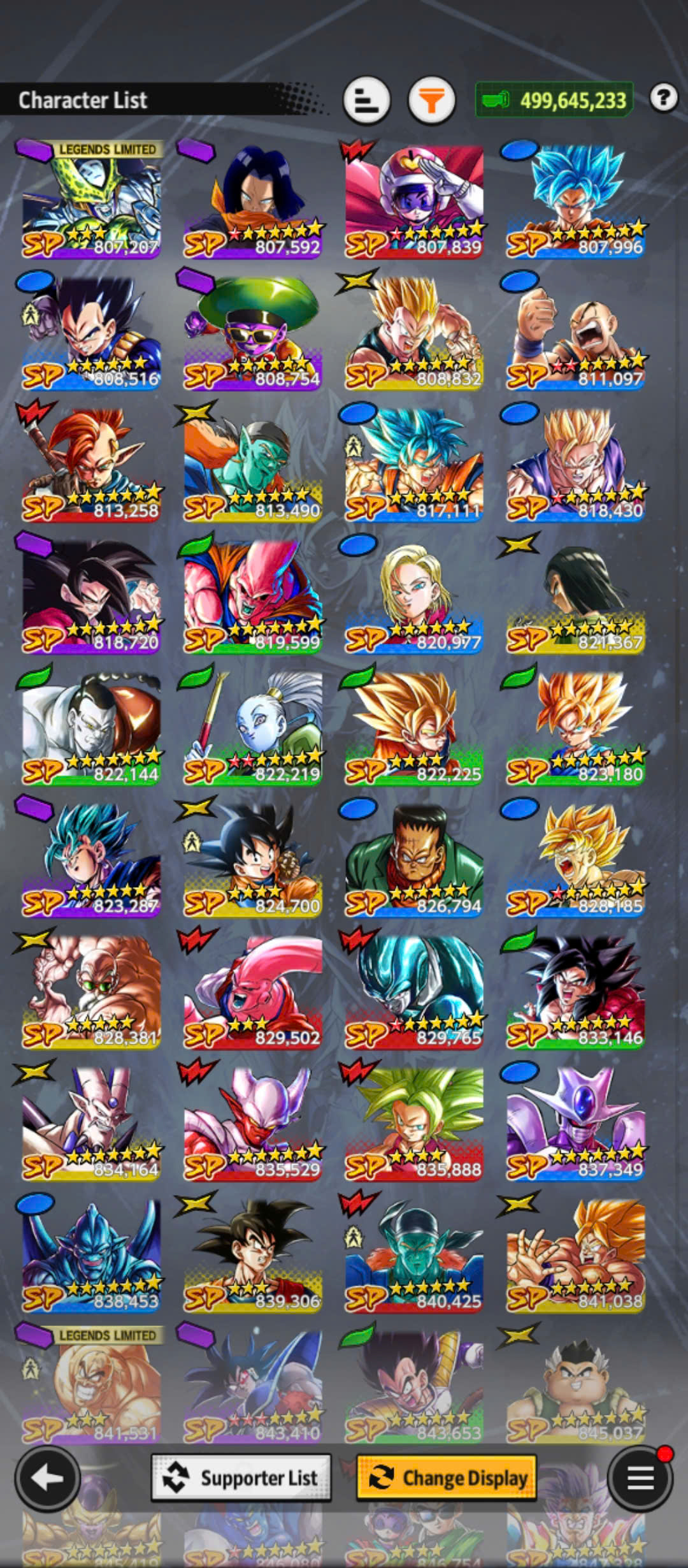The image size is (688, 1568).
Task: Click the Change Display button
Action: tap(446, 1477)
